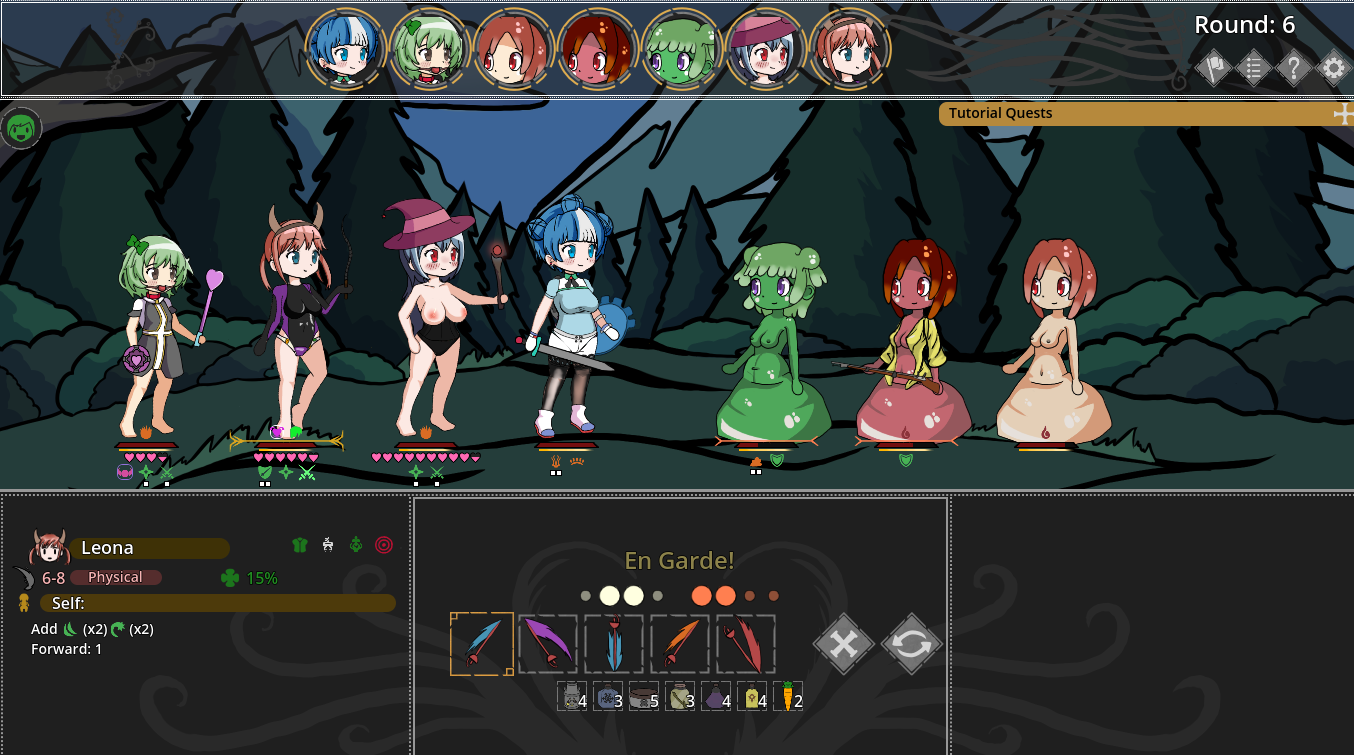The image size is (1354, 755).
Task: Use the yellow labeled bottle item
Action: pos(752,696)
